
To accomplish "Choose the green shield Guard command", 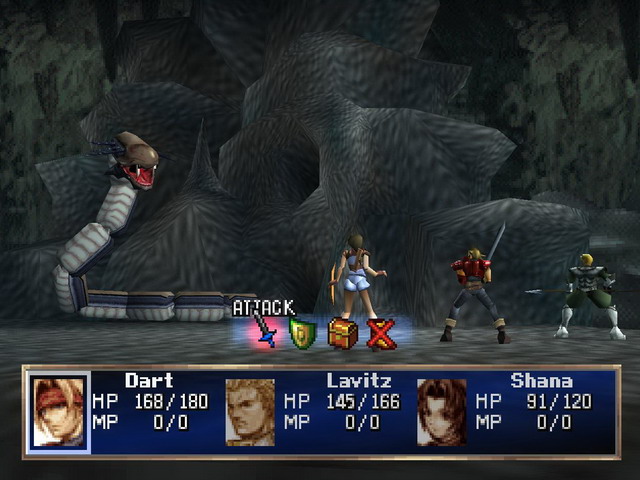I will pos(302,334).
